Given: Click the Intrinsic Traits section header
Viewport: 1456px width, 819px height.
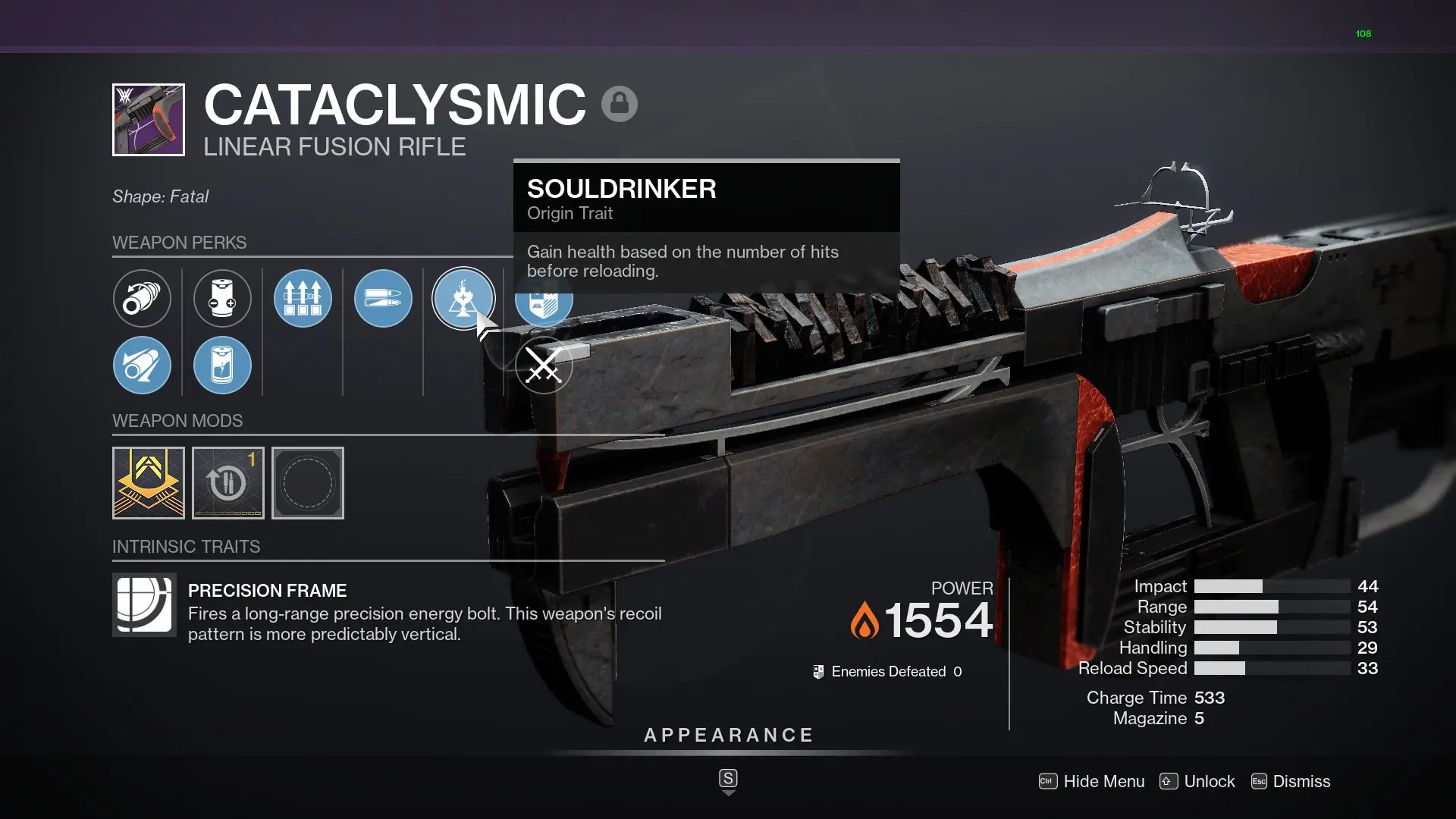Looking at the screenshot, I should click(x=186, y=546).
